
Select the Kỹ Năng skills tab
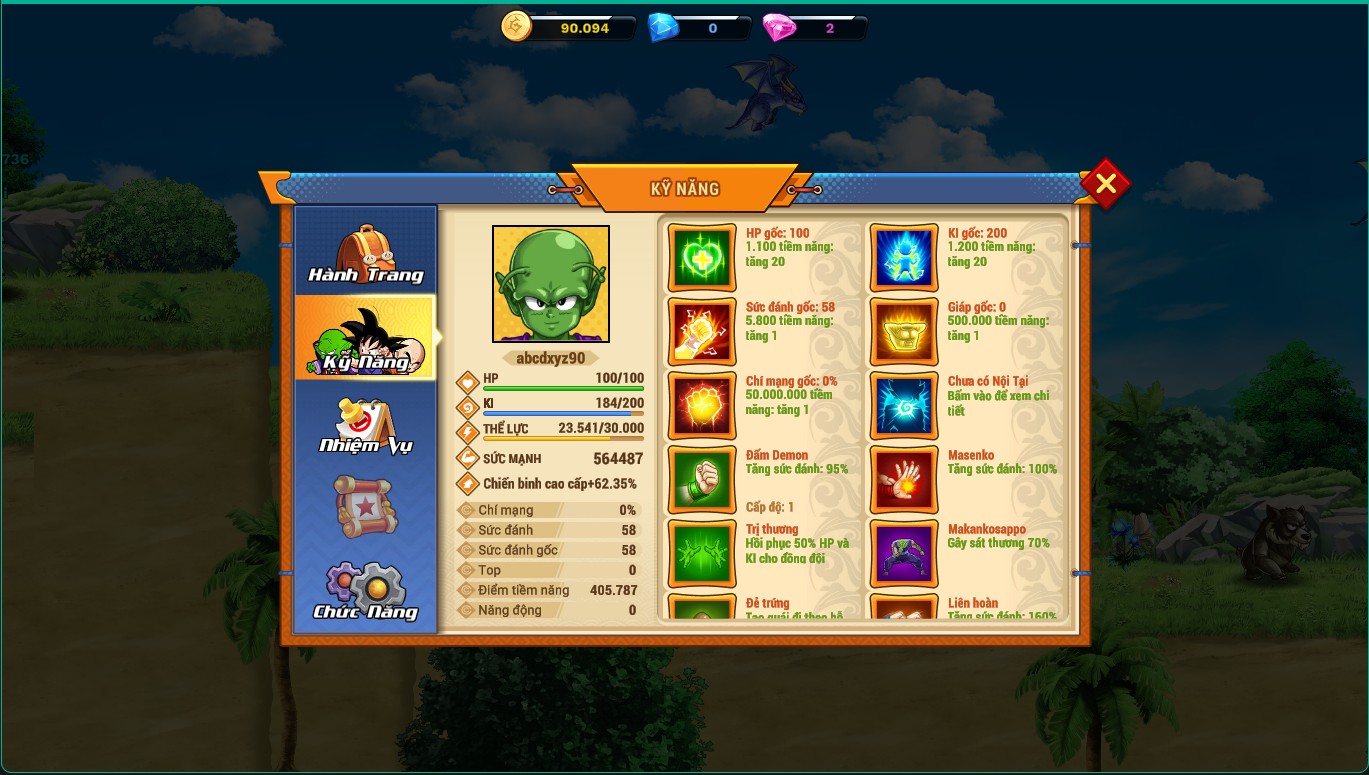click(x=366, y=339)
